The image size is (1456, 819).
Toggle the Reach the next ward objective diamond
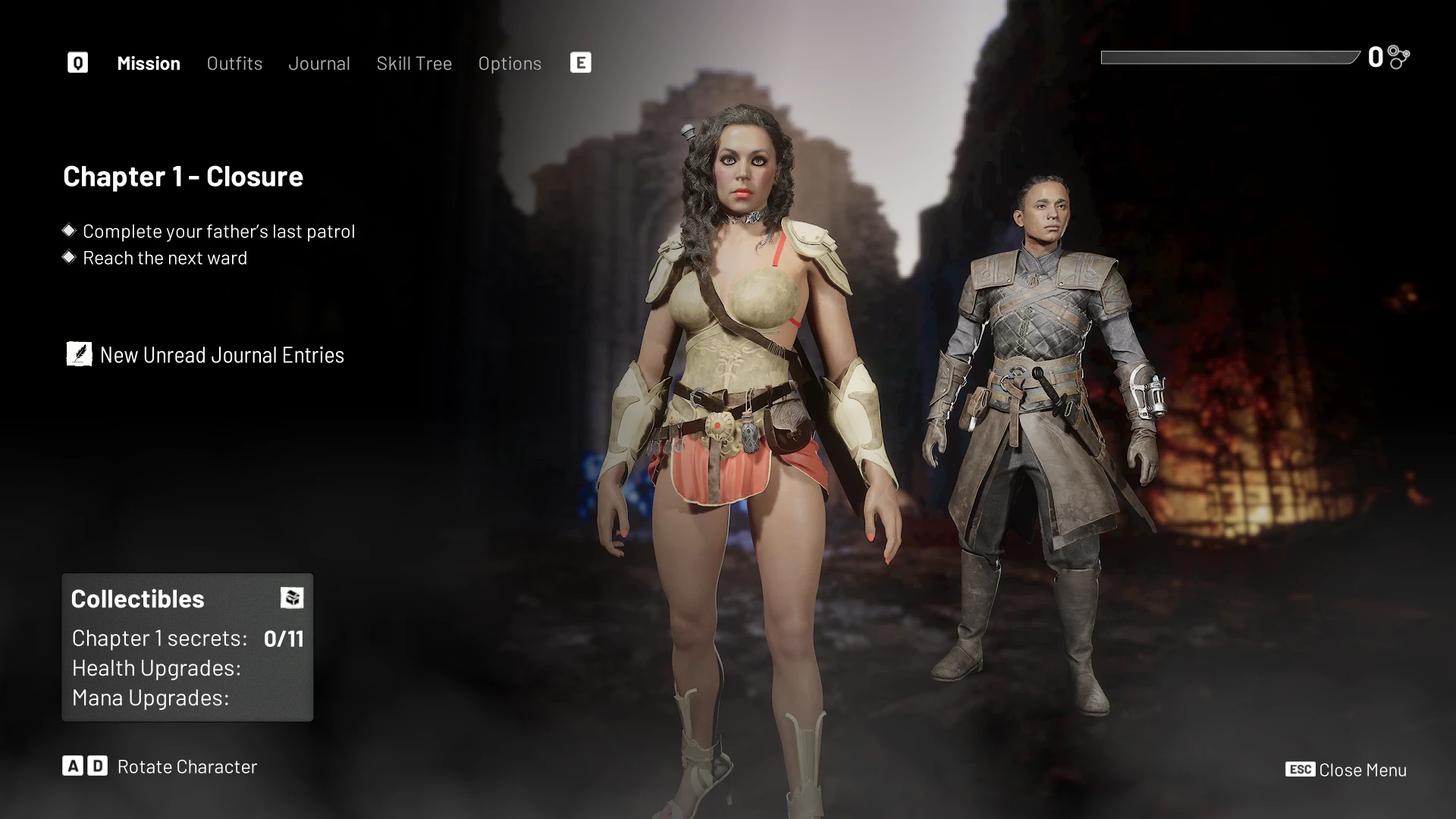pyautogui.click(x=69, y=257)
